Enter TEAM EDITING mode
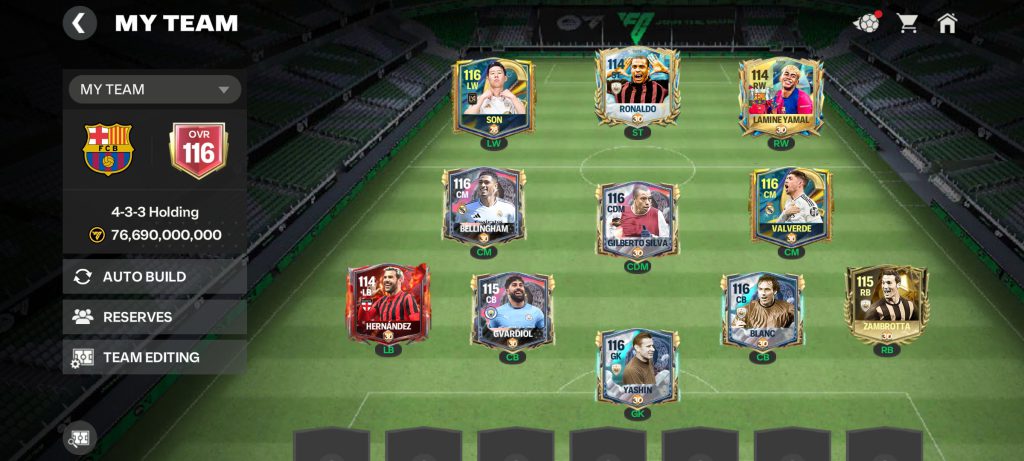 pyautogui.click(x=155, y=357)
